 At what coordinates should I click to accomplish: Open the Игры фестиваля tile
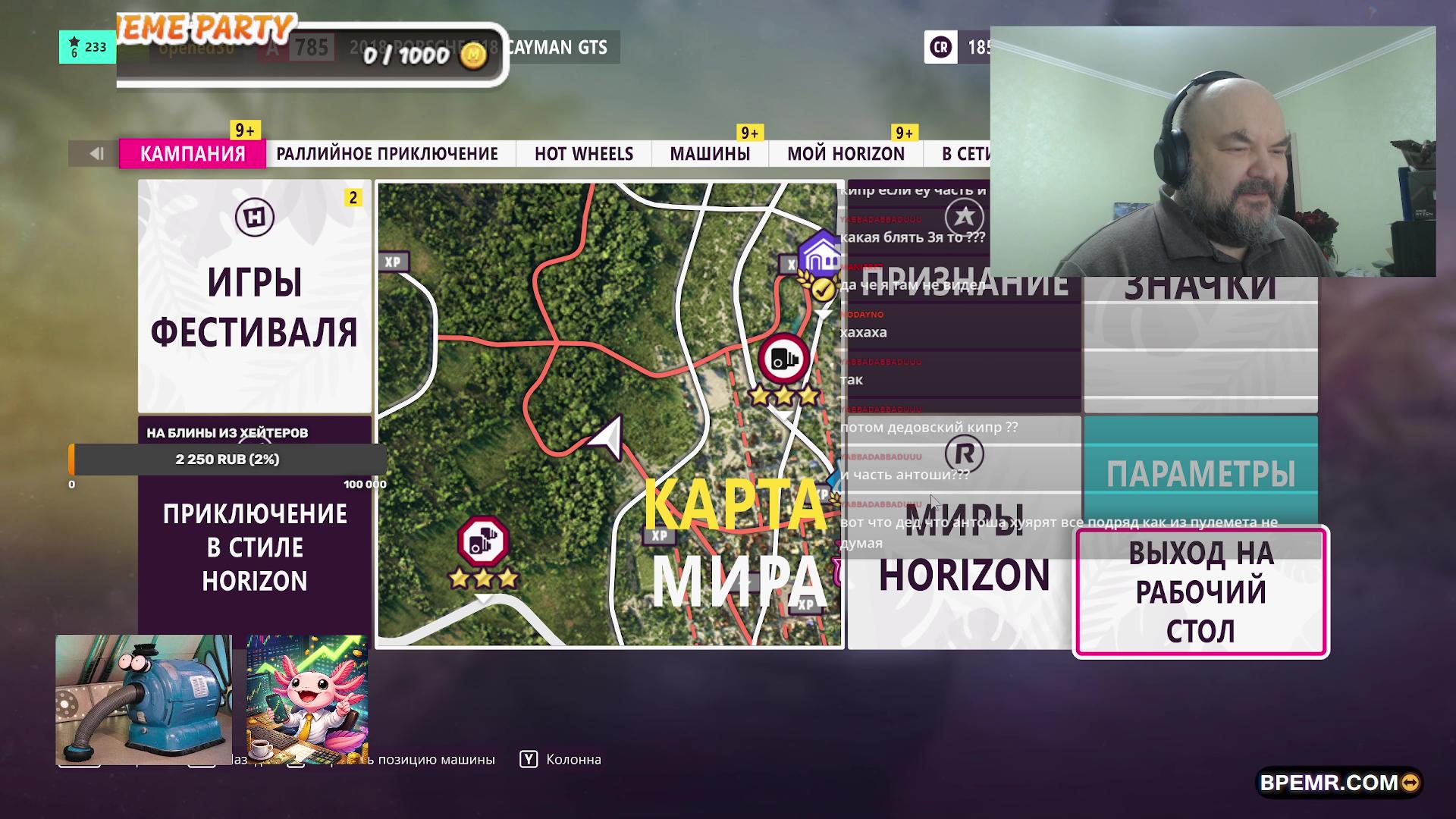pos(255,297)
